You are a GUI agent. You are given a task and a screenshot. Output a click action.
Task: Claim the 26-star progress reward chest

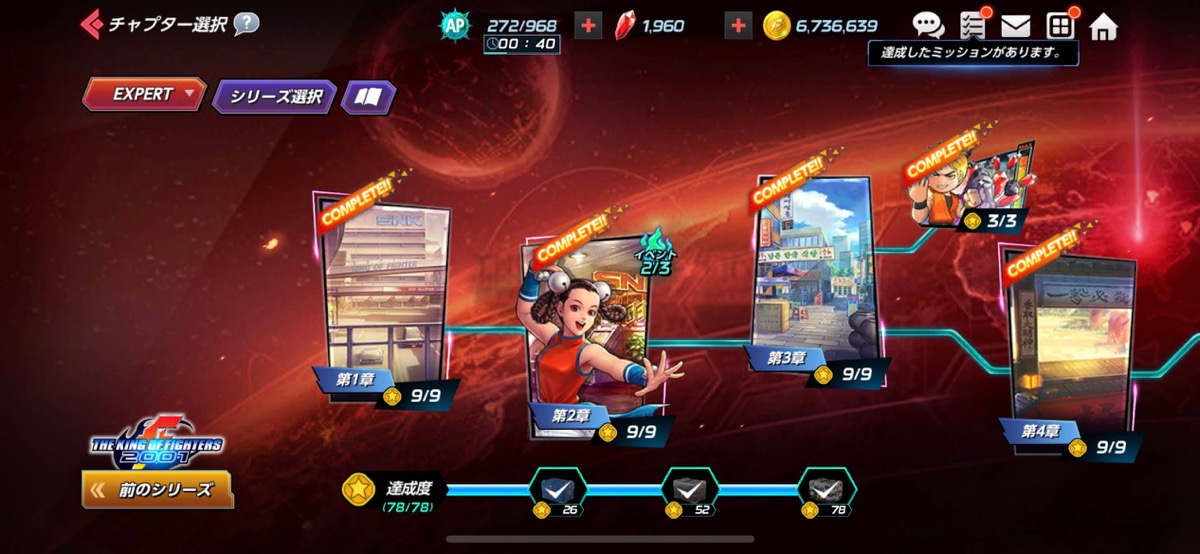click(x=557, y=490)
